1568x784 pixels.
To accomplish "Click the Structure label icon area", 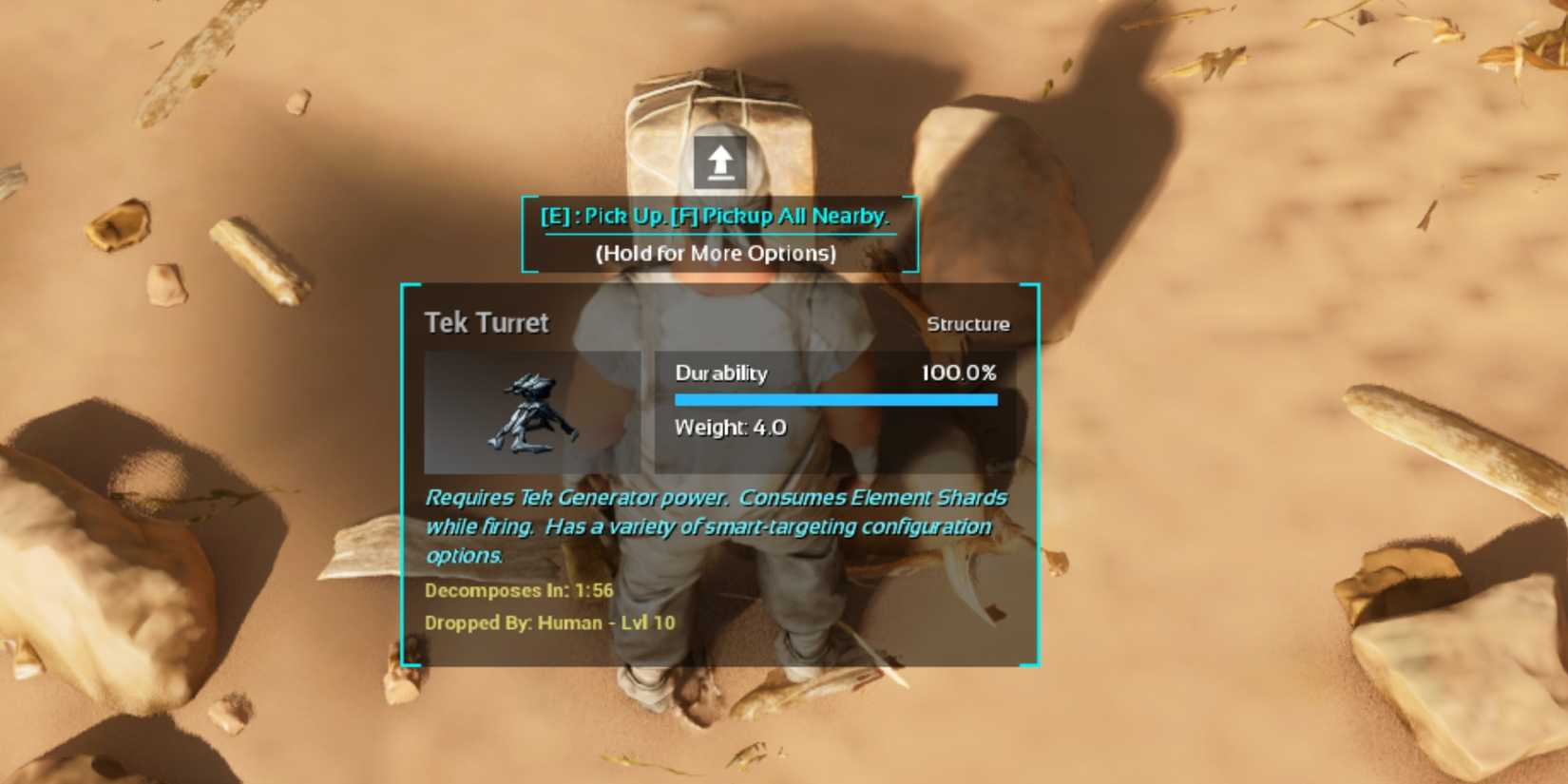I will [968, 323].
